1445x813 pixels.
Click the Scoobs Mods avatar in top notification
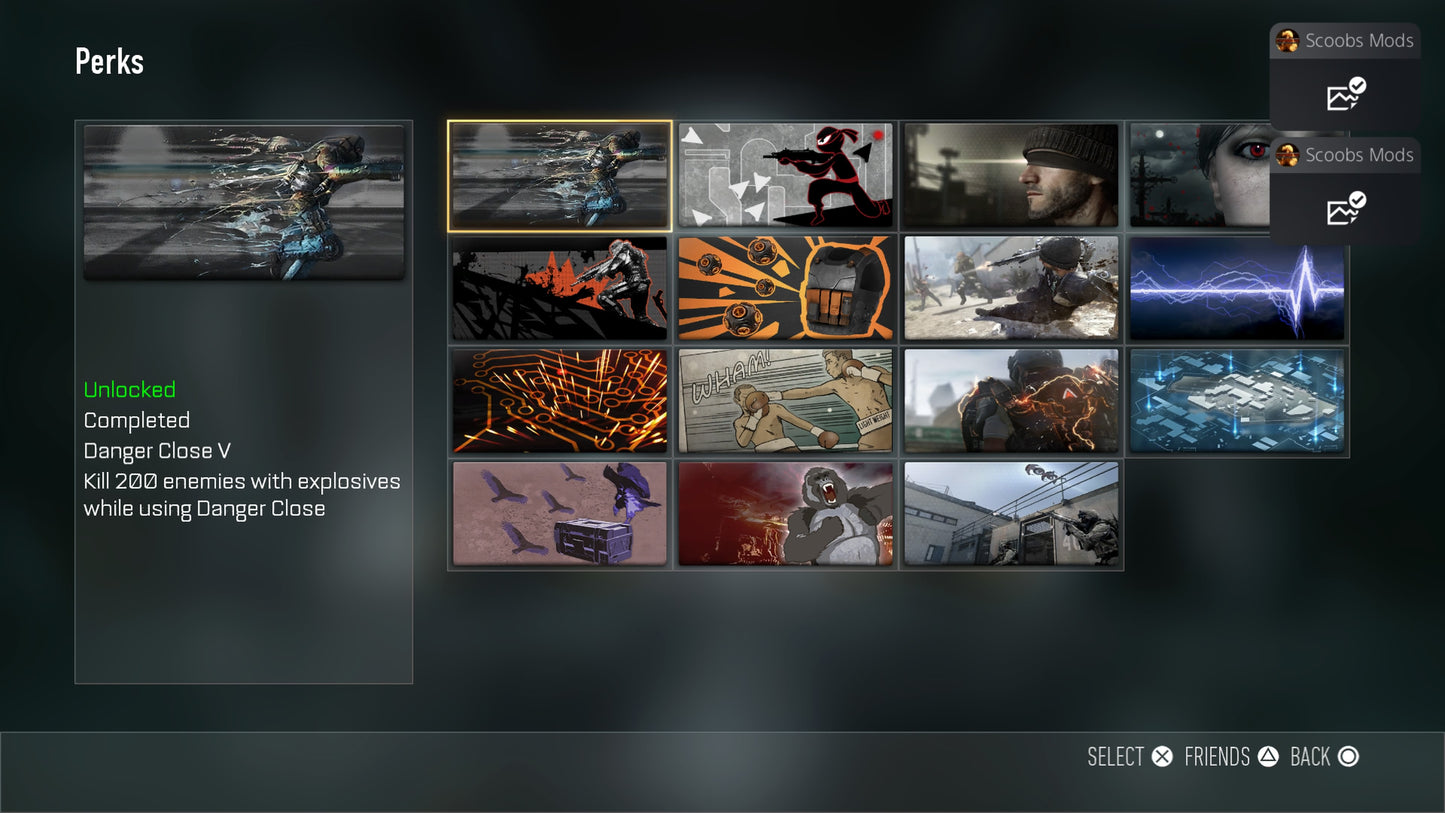(1288, 41)
